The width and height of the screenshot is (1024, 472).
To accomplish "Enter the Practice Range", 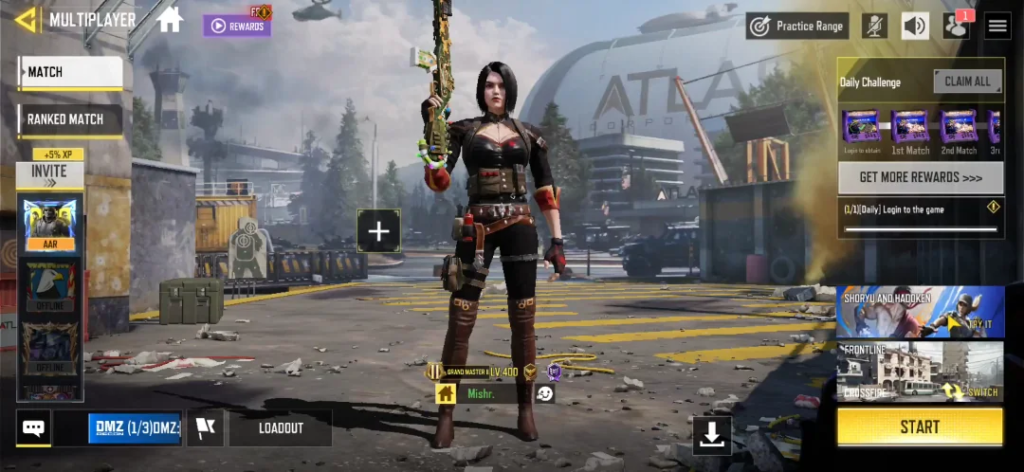I will (x=797, y=26).
